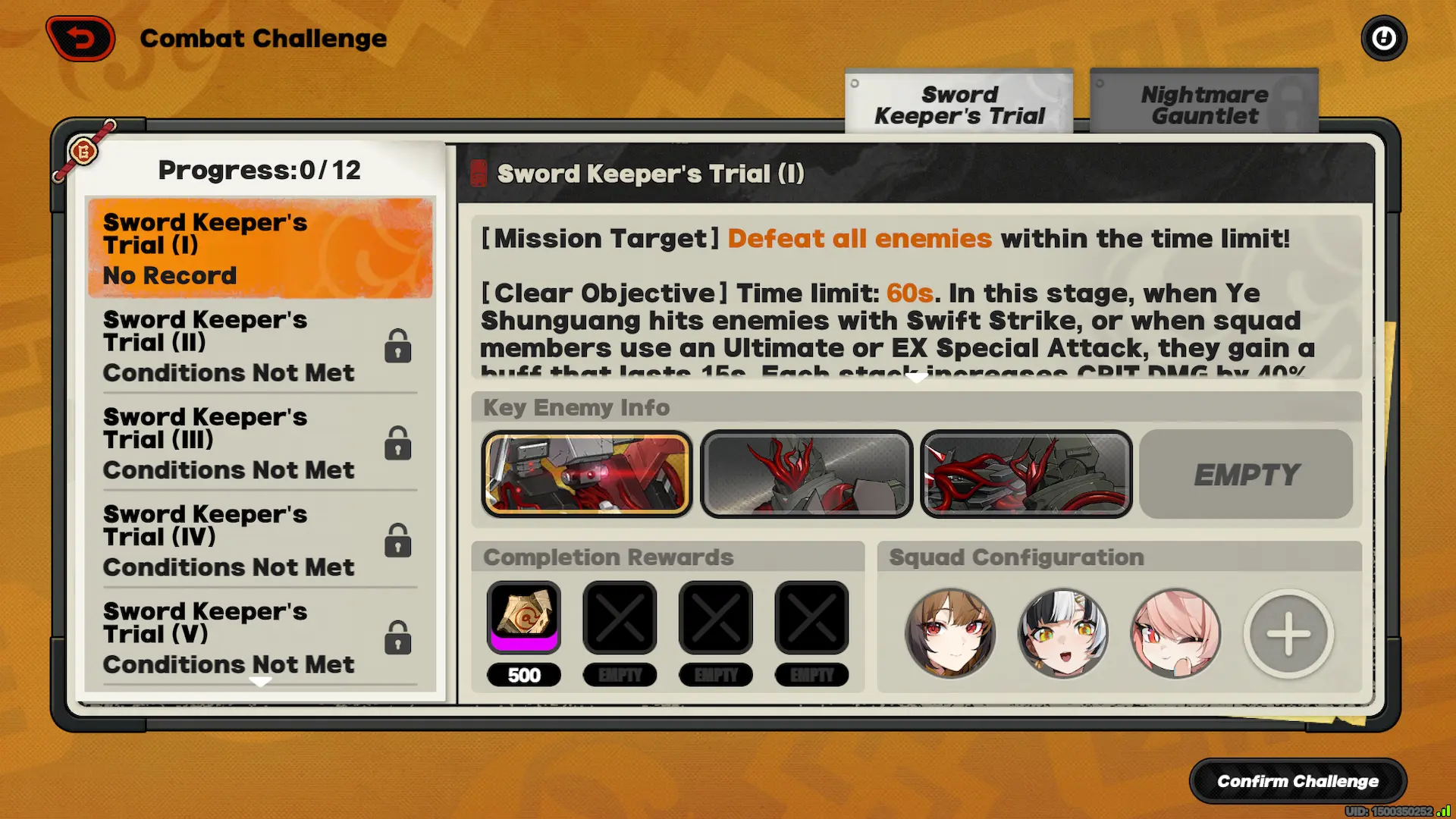Viewport: 1456px width, 819px height.
Task: Open the power/settings icon top-right
Action: [1383, 37]
